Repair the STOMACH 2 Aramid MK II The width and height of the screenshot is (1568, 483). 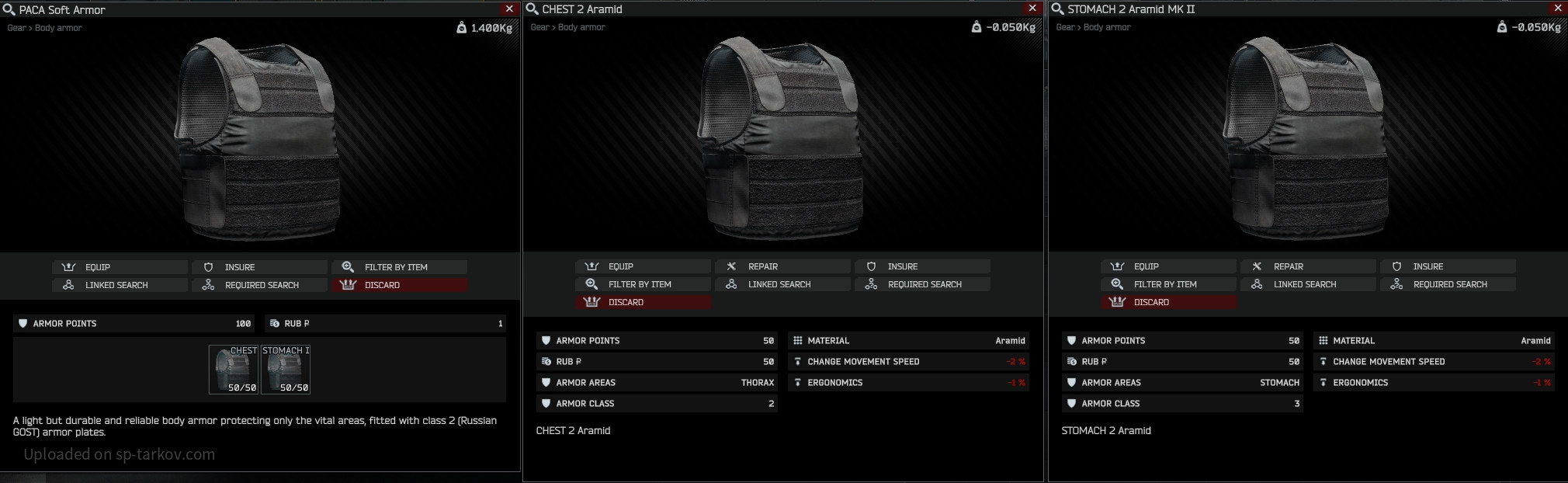pos(1308,266)
